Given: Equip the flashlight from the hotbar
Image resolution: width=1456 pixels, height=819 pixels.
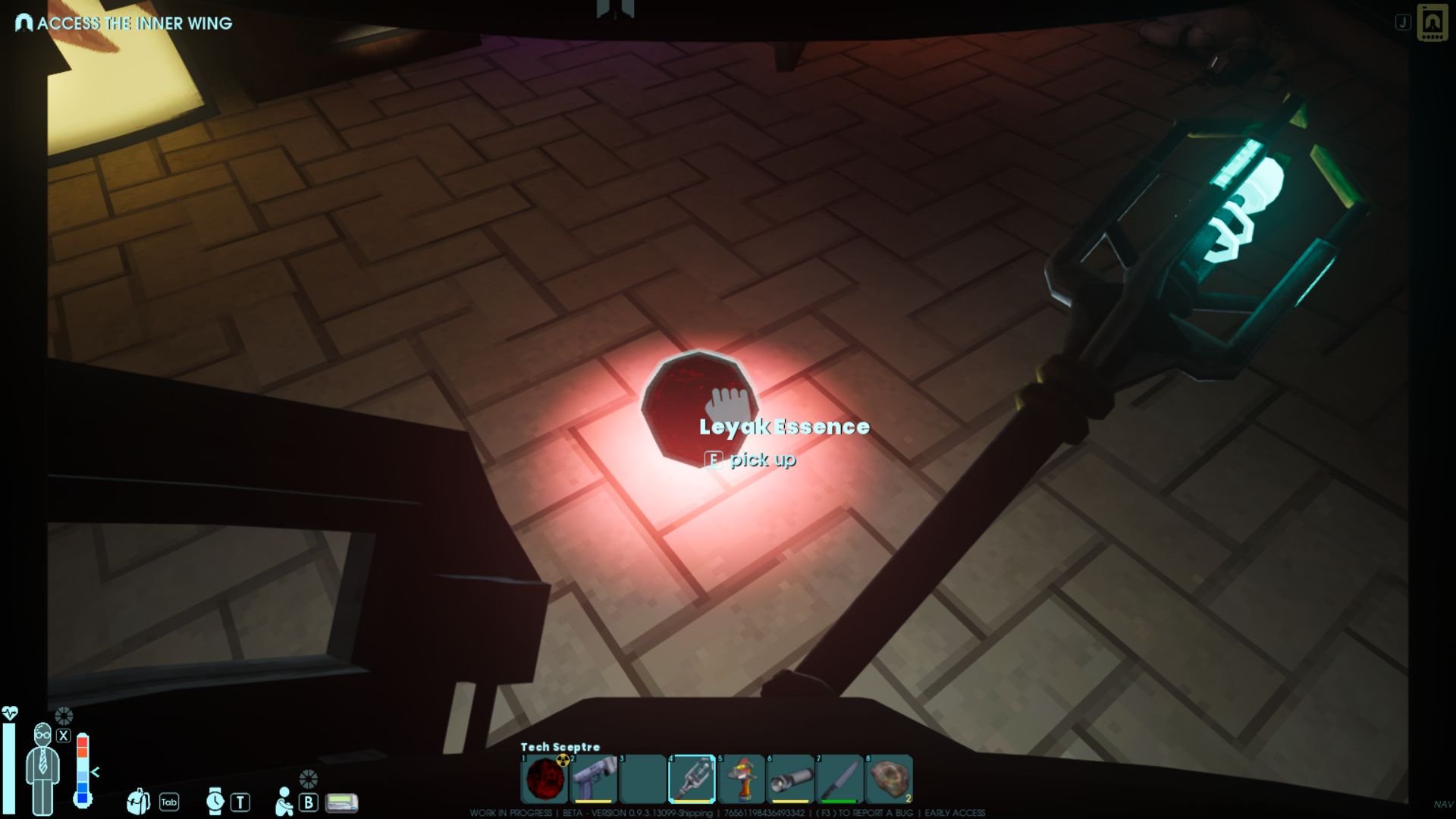Looking at the screenshot, I should pyautogui.click(x=790, y=779).
